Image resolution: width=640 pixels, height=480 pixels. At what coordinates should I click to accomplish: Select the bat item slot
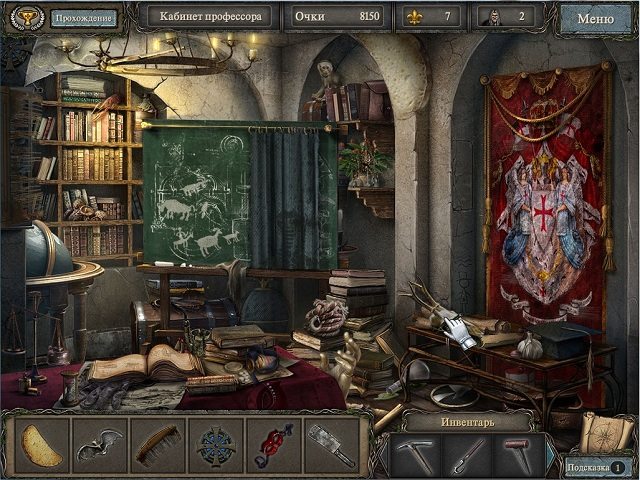pyautogui.click(x=100, y=445)
